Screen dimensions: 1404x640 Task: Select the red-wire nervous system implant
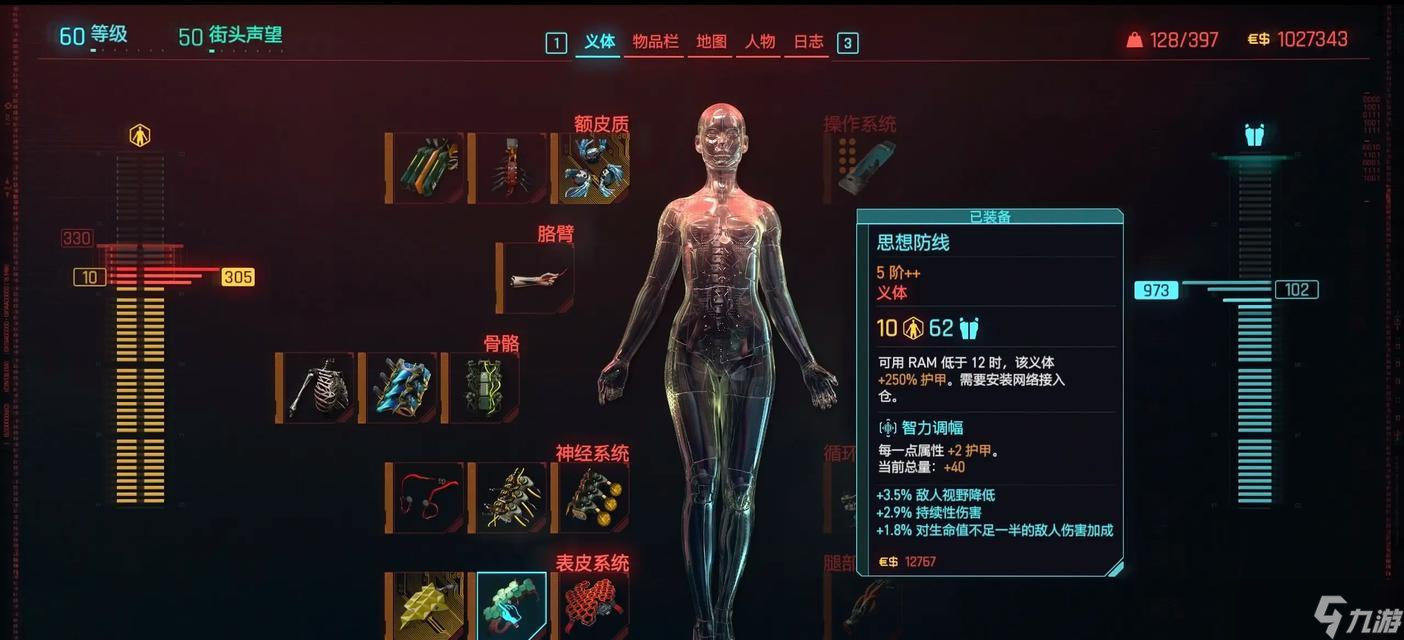(x=428, y=497)
